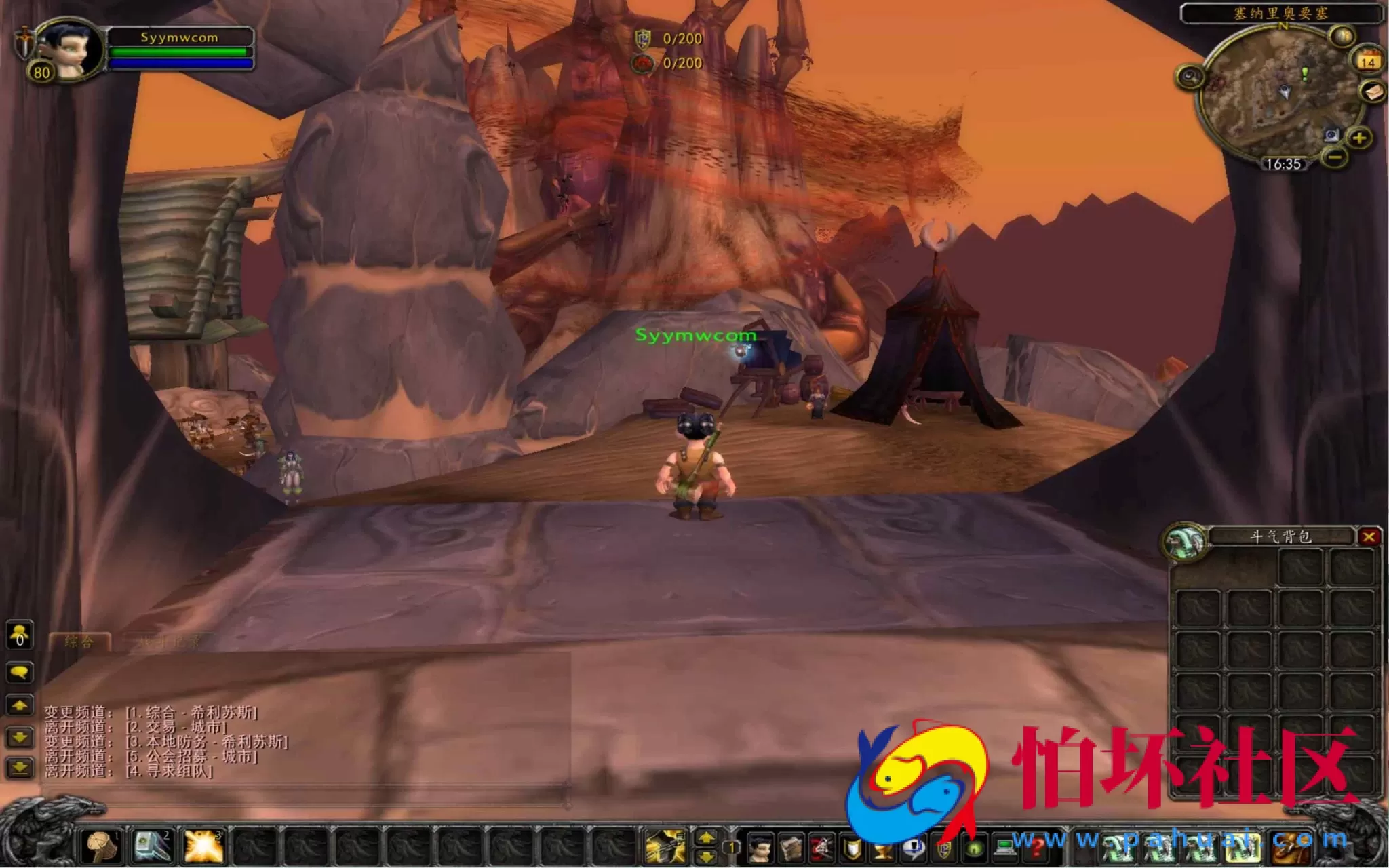Zoom in the minimap with the plus button
The height and width of the screenshot is (868, 1389).
point(1360,138)
